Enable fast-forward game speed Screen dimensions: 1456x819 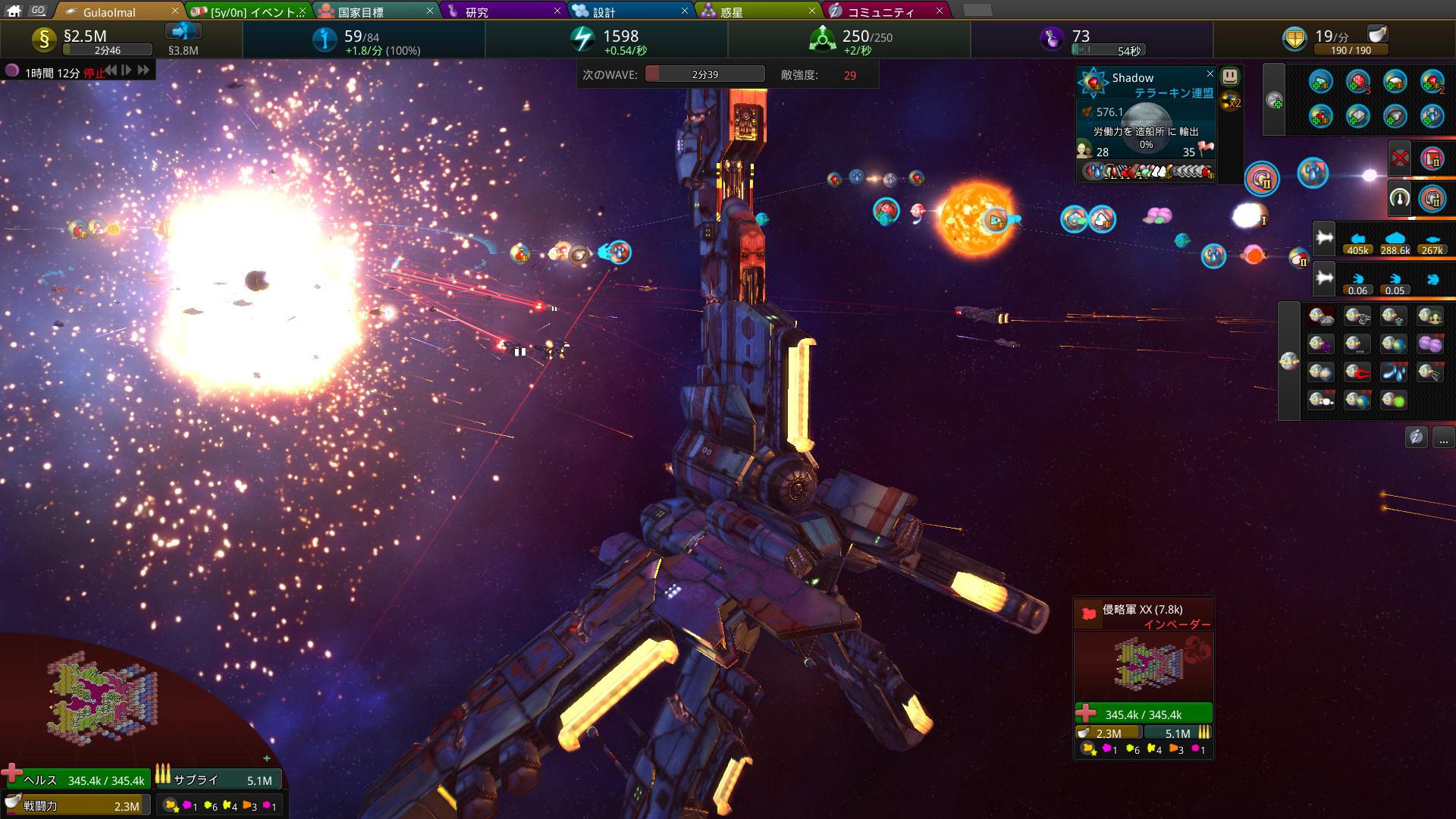(143, 71)
